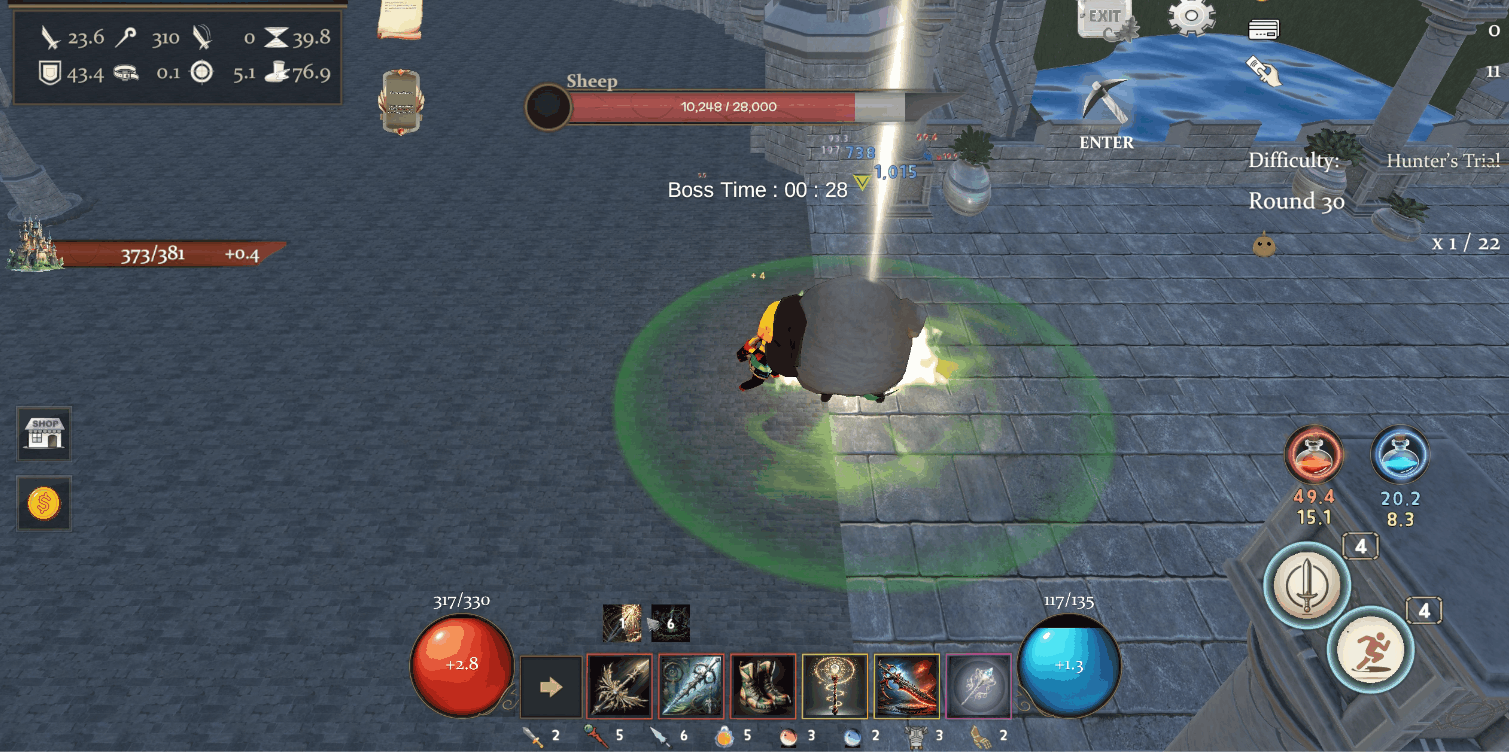This screenshot has width=1509, height=752.
Task: Select the flaming red blade slot
Action: [907, 687]
